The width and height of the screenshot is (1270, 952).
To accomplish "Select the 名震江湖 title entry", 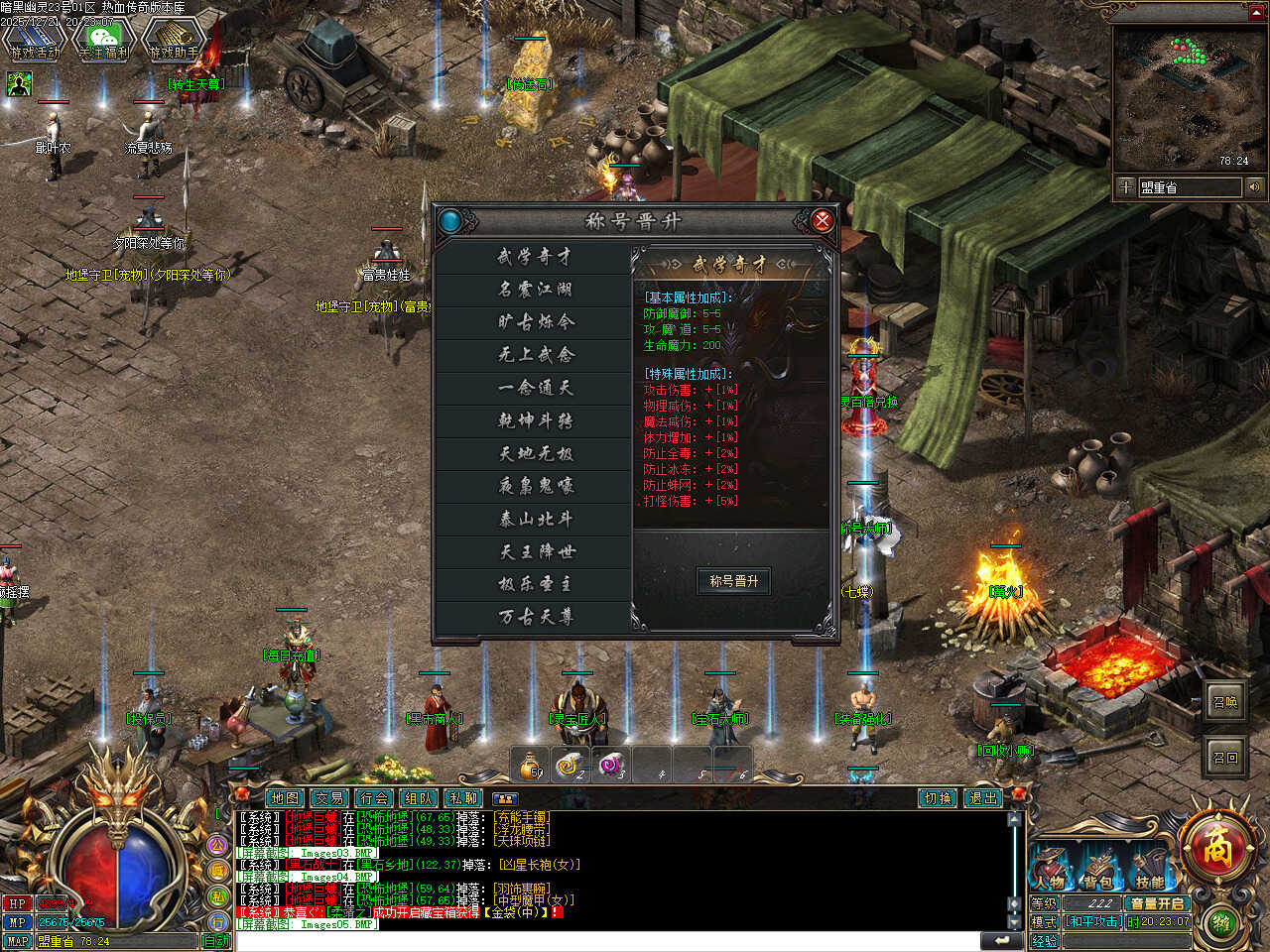I will tap(535, 290).
